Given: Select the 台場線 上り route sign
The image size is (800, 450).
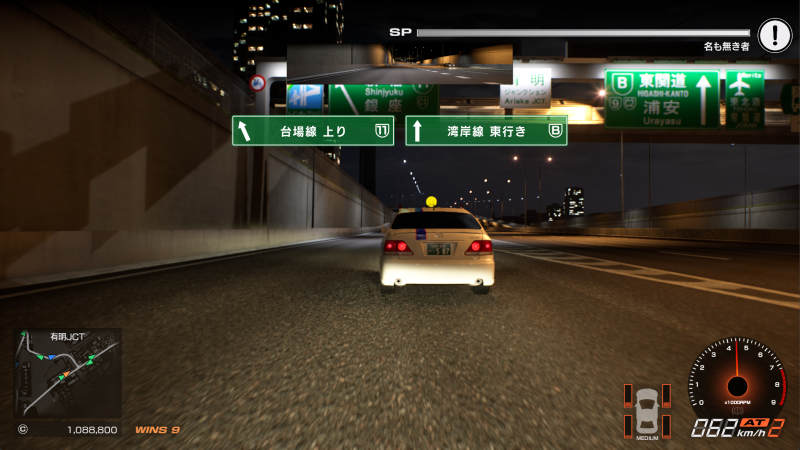Looking at the screenshot, I should point(313,131).
